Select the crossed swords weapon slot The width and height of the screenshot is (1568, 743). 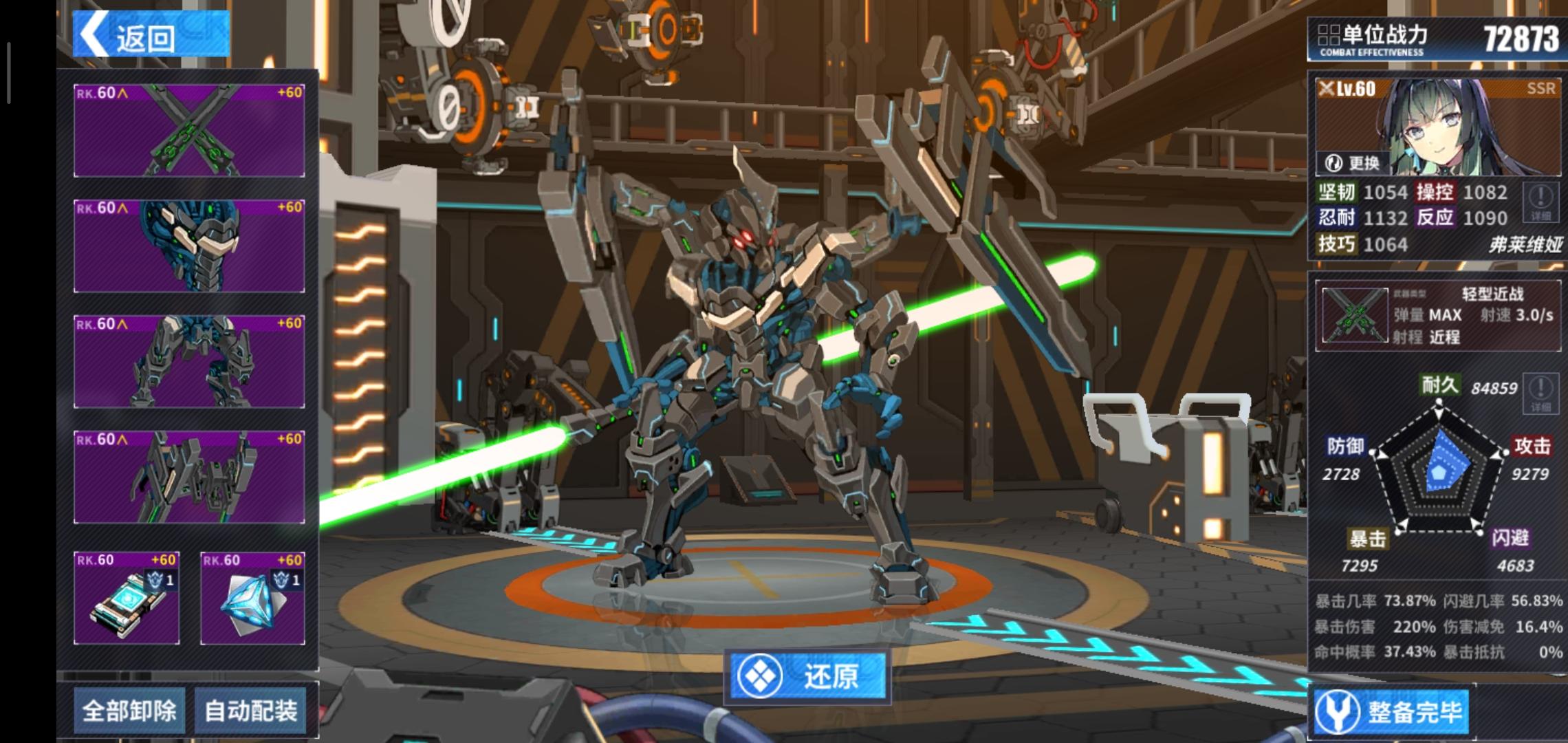point(189,131)
